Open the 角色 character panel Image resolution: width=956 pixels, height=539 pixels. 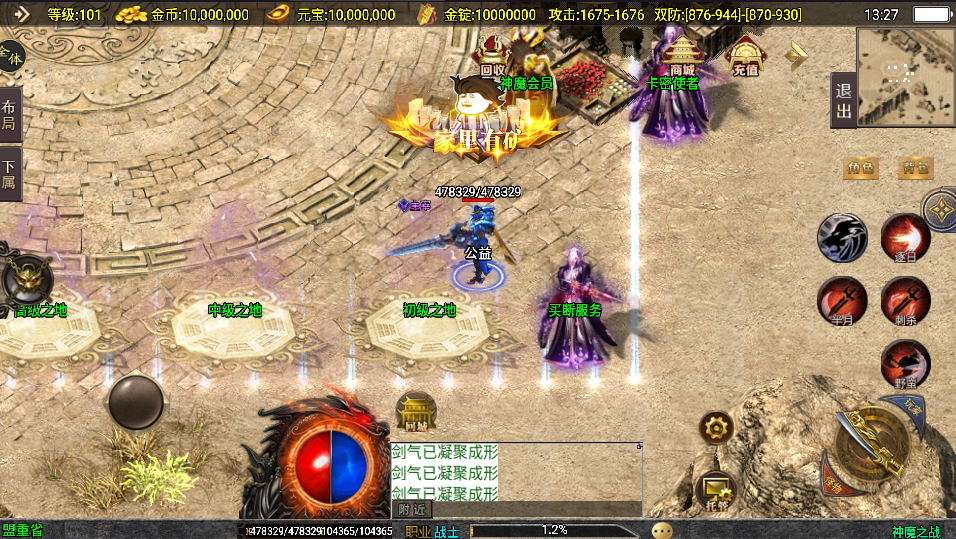860,168
